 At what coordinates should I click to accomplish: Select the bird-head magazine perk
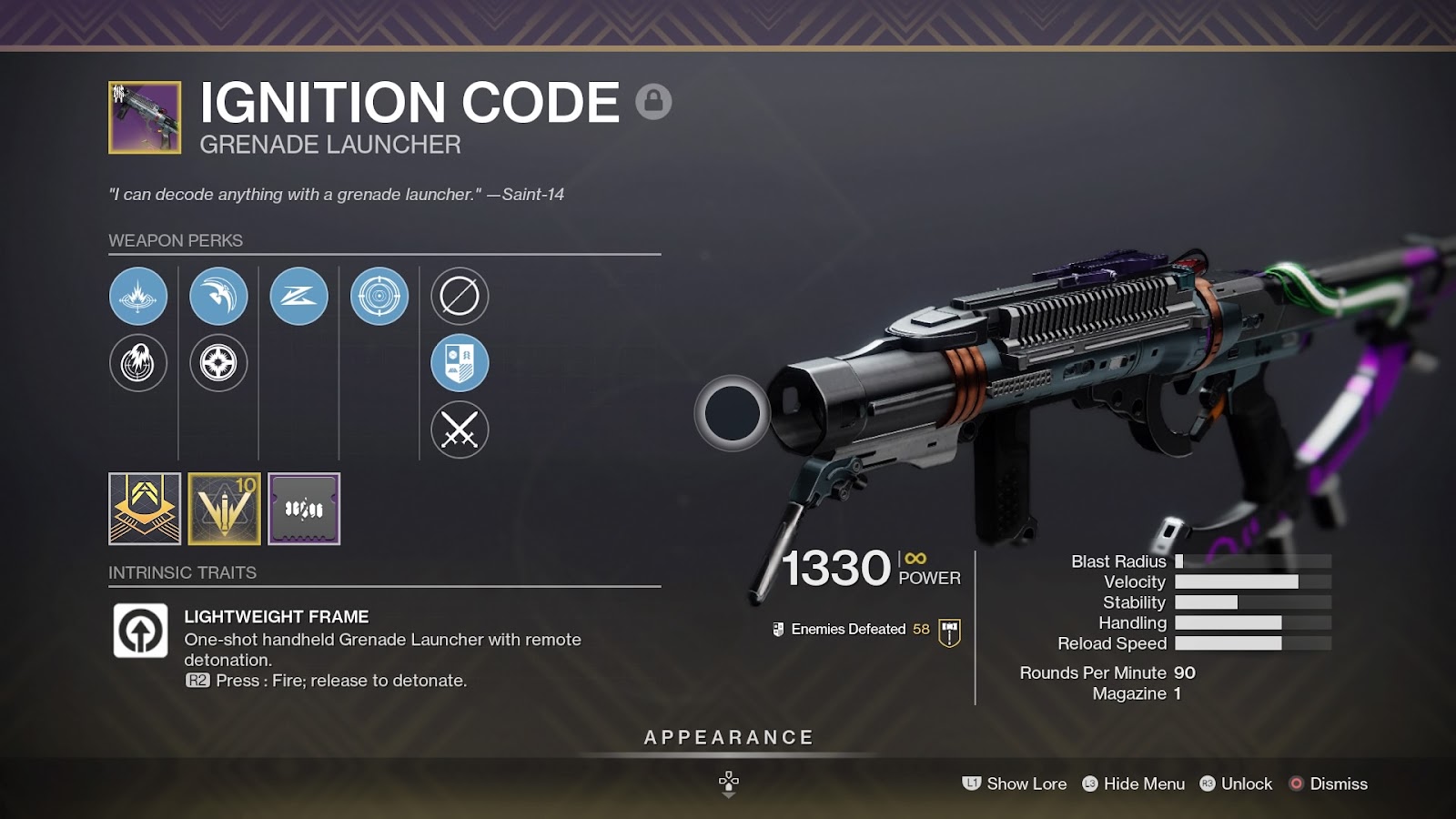[218, 296]
